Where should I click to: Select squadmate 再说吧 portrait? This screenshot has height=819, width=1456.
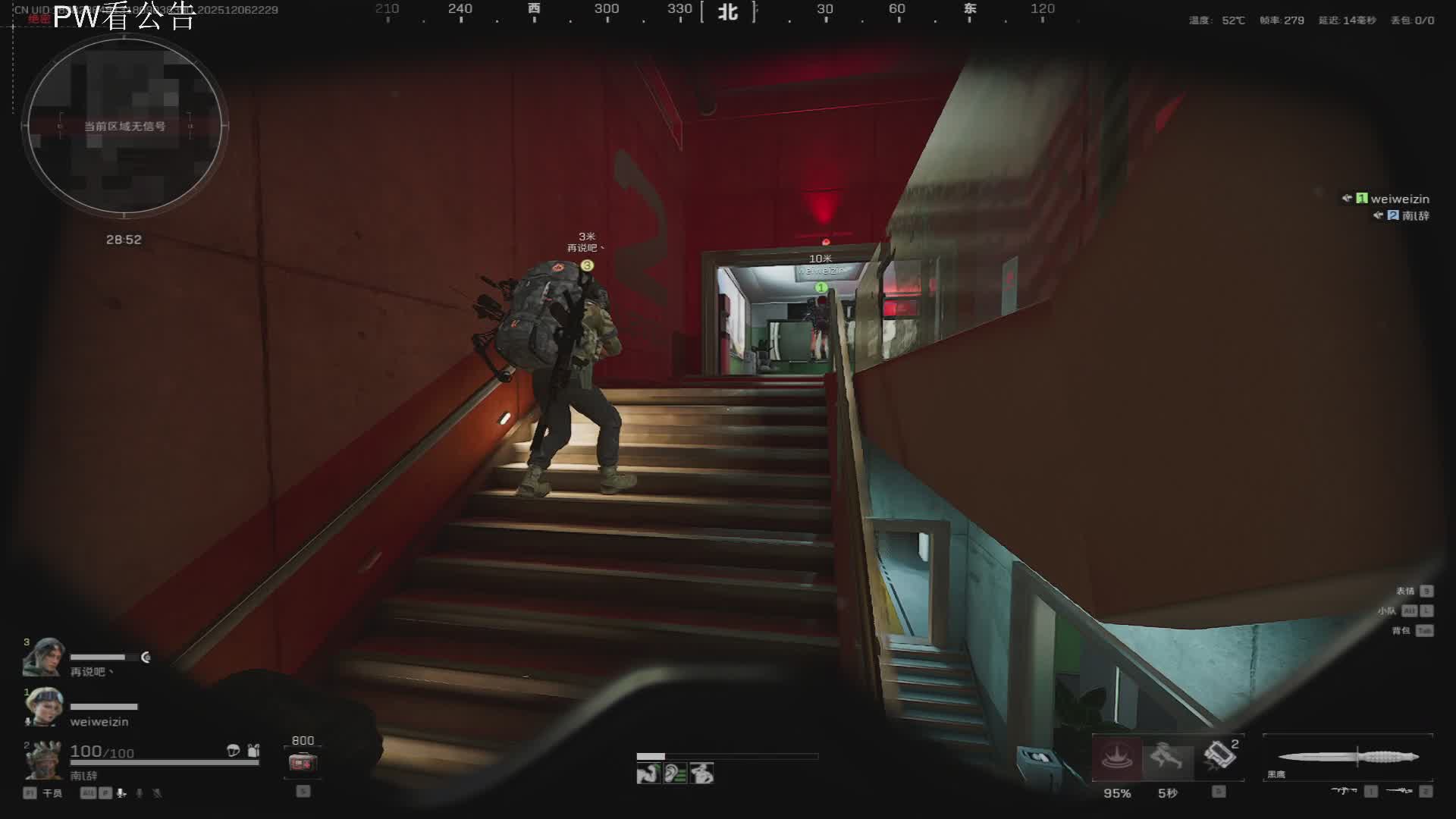click(x=43, y=658)
